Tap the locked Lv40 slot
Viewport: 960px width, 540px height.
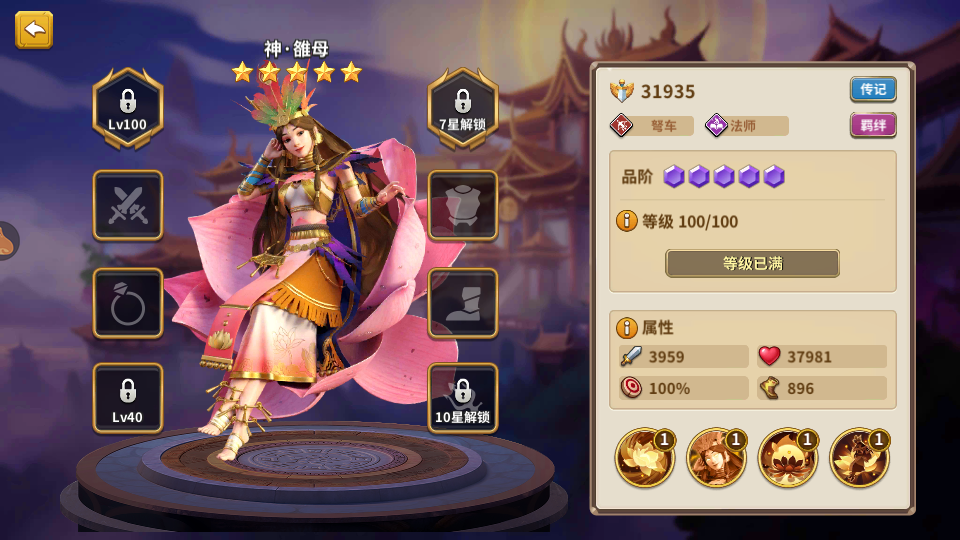point(128,398)
